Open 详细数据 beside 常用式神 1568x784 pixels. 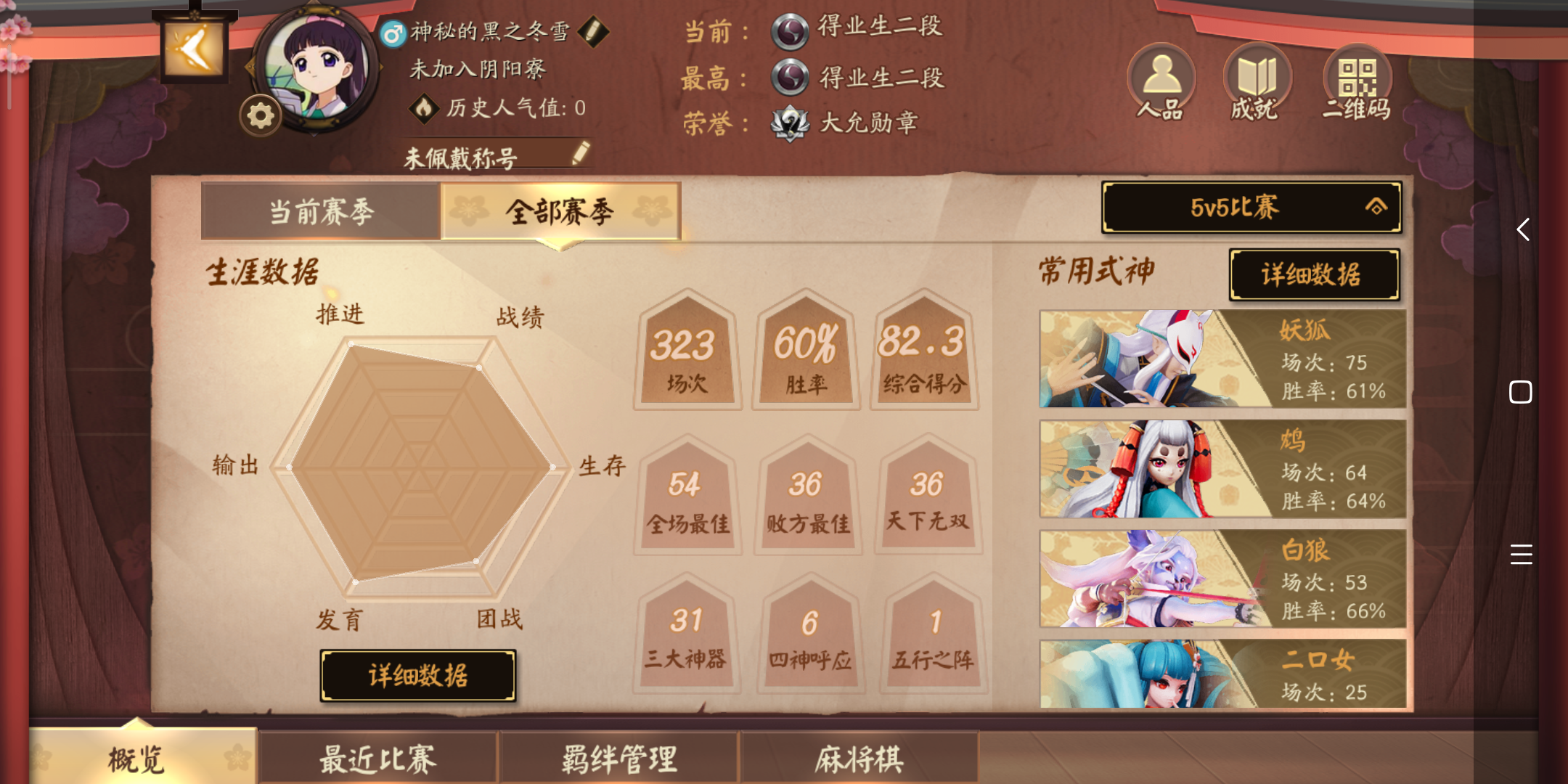point(1315,275)
